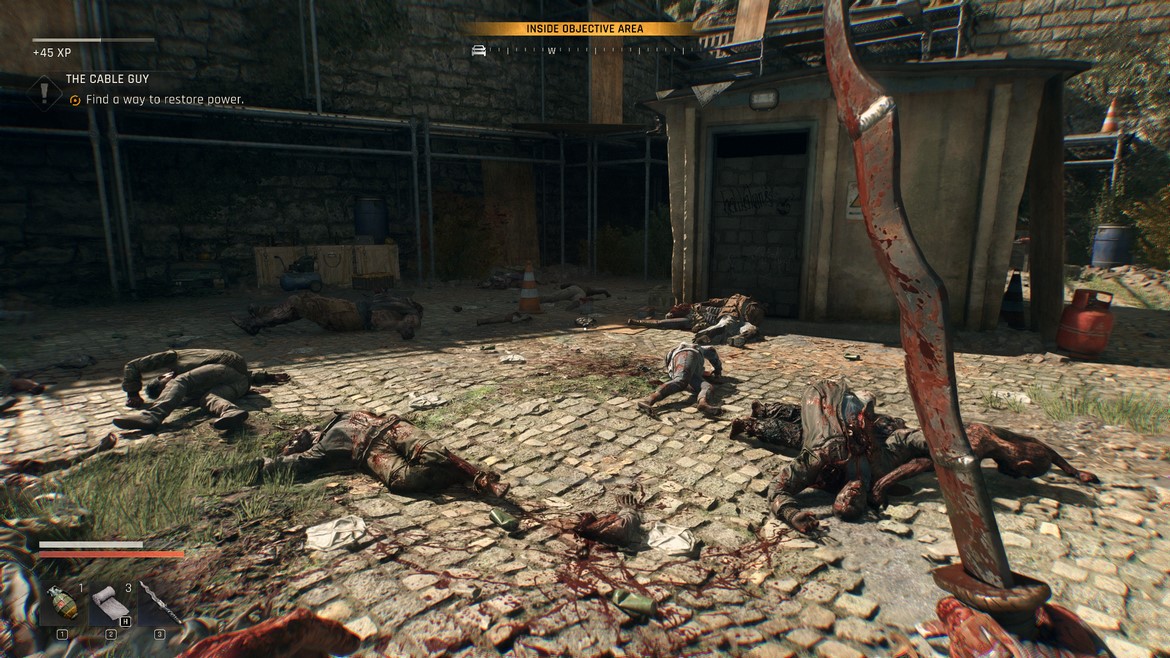Click the quest exclamation mark icon

[x=45, y=92]
